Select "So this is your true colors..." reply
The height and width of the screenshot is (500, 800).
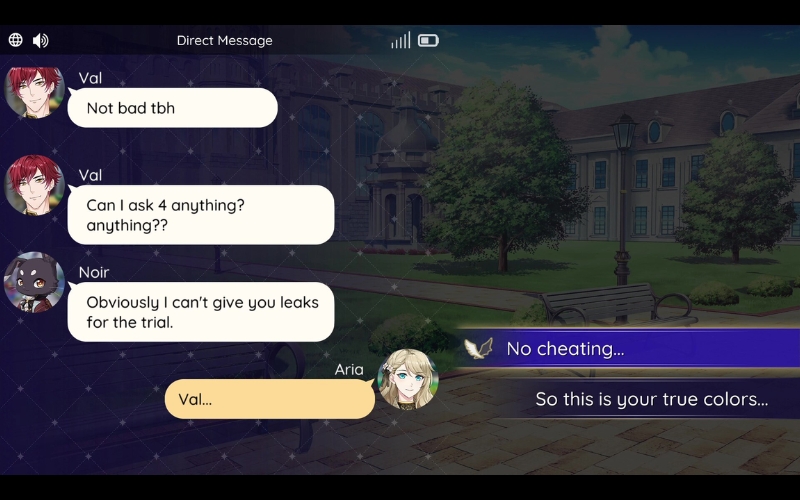click(651, 399)
